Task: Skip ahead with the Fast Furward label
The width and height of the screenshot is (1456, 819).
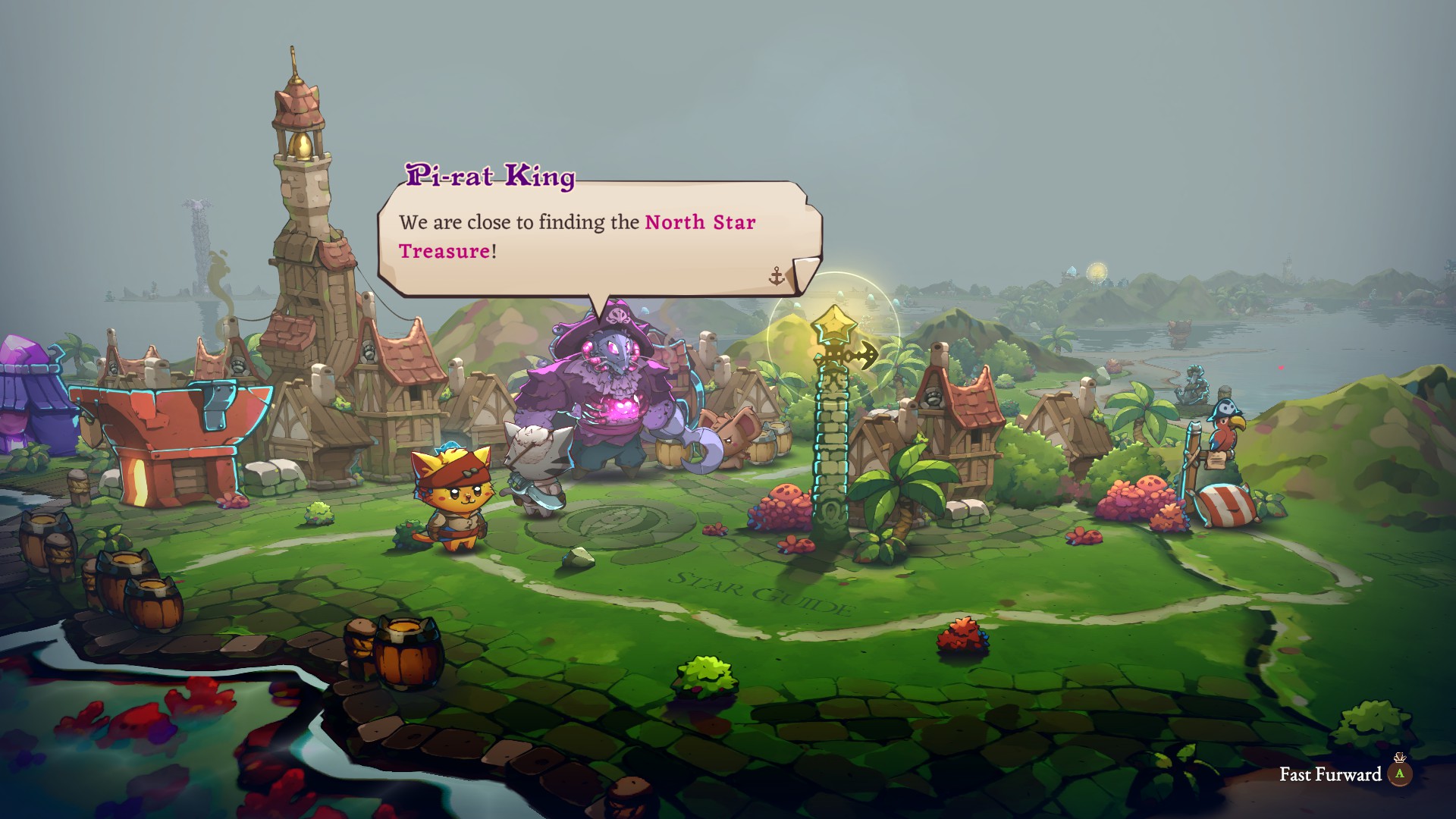Action: click(x=1330, y=774)
